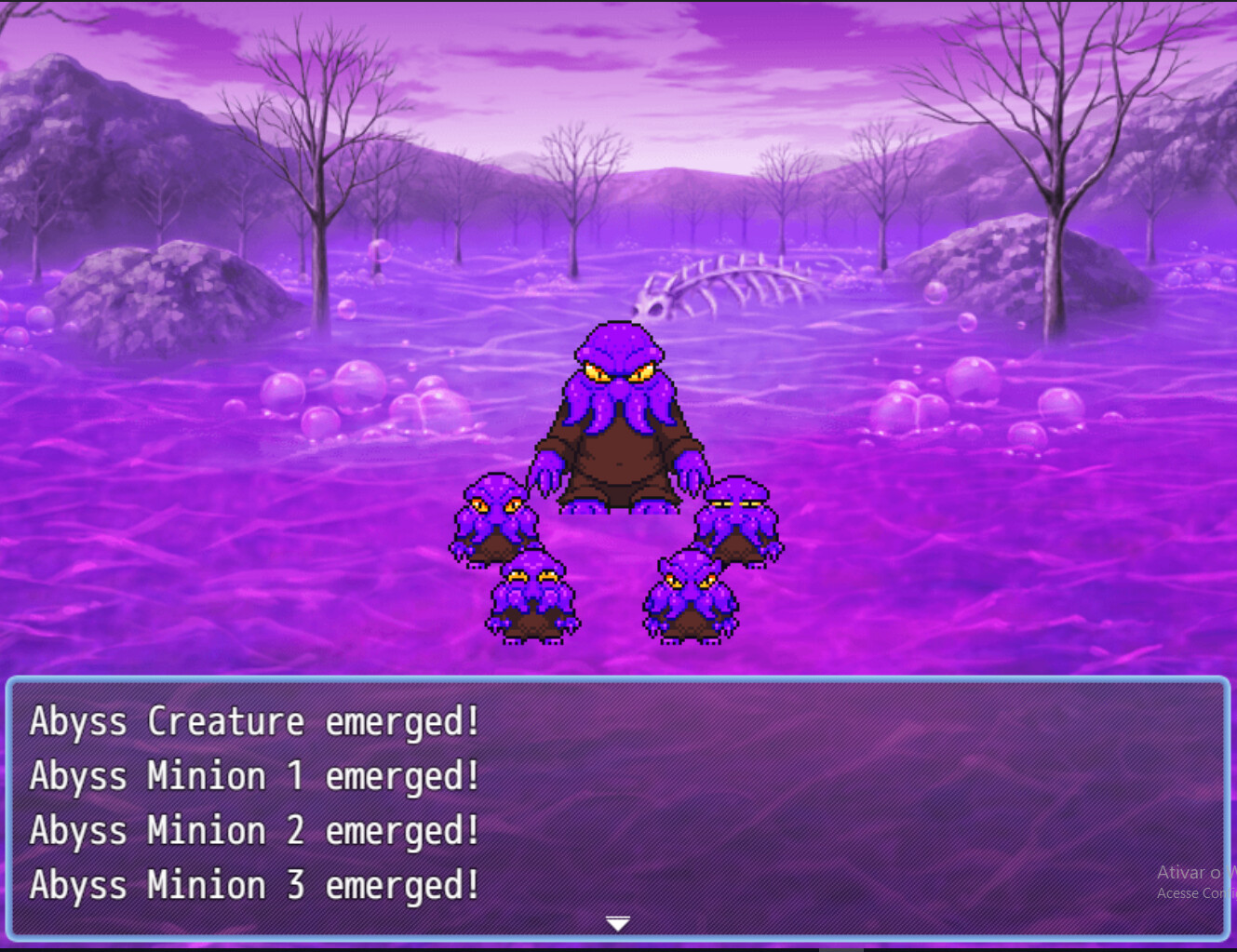This screenshot has height=952, width=1237.
Task: Select the large Abyss Creature boss sprite
Action: [x=619, y=419]
